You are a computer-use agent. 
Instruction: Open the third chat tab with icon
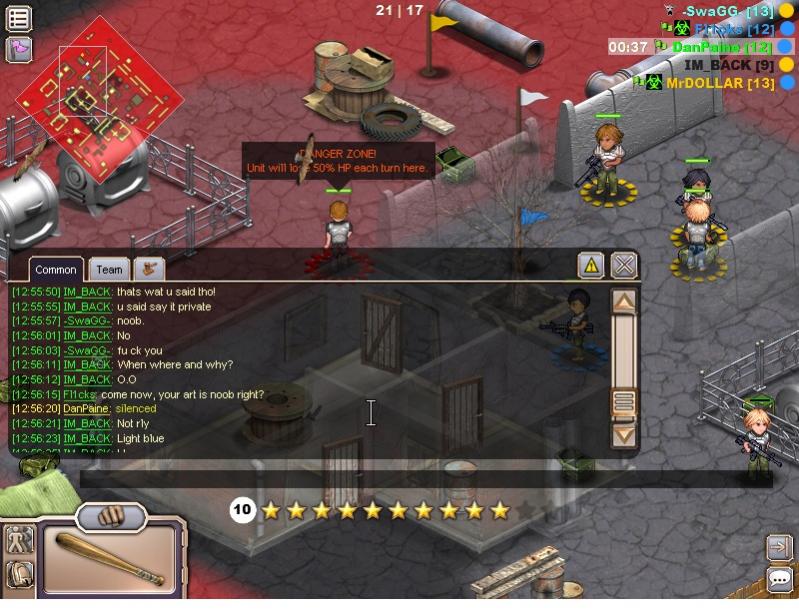tap(149, 269)
